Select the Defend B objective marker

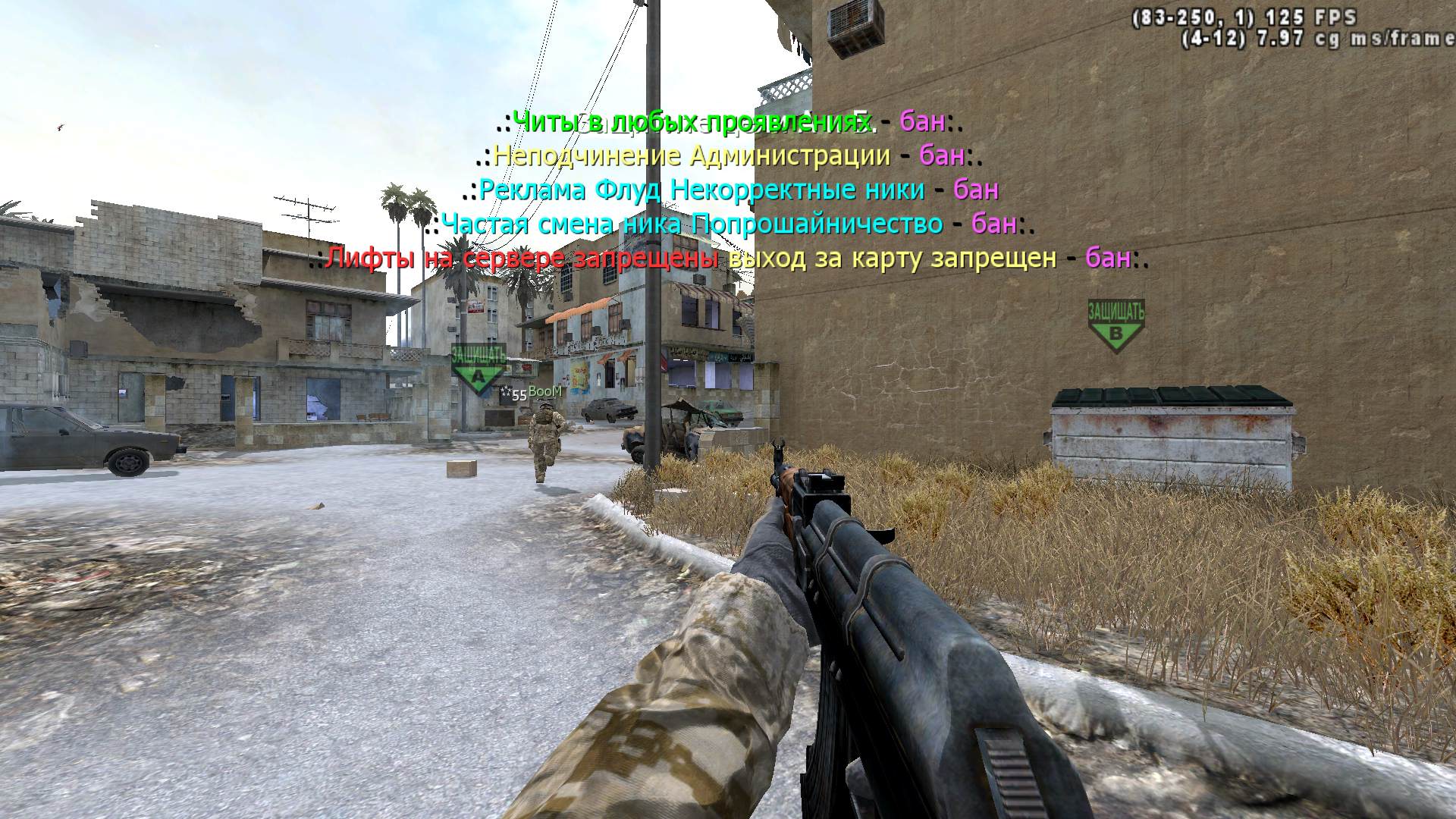(x=1116, y=326)
